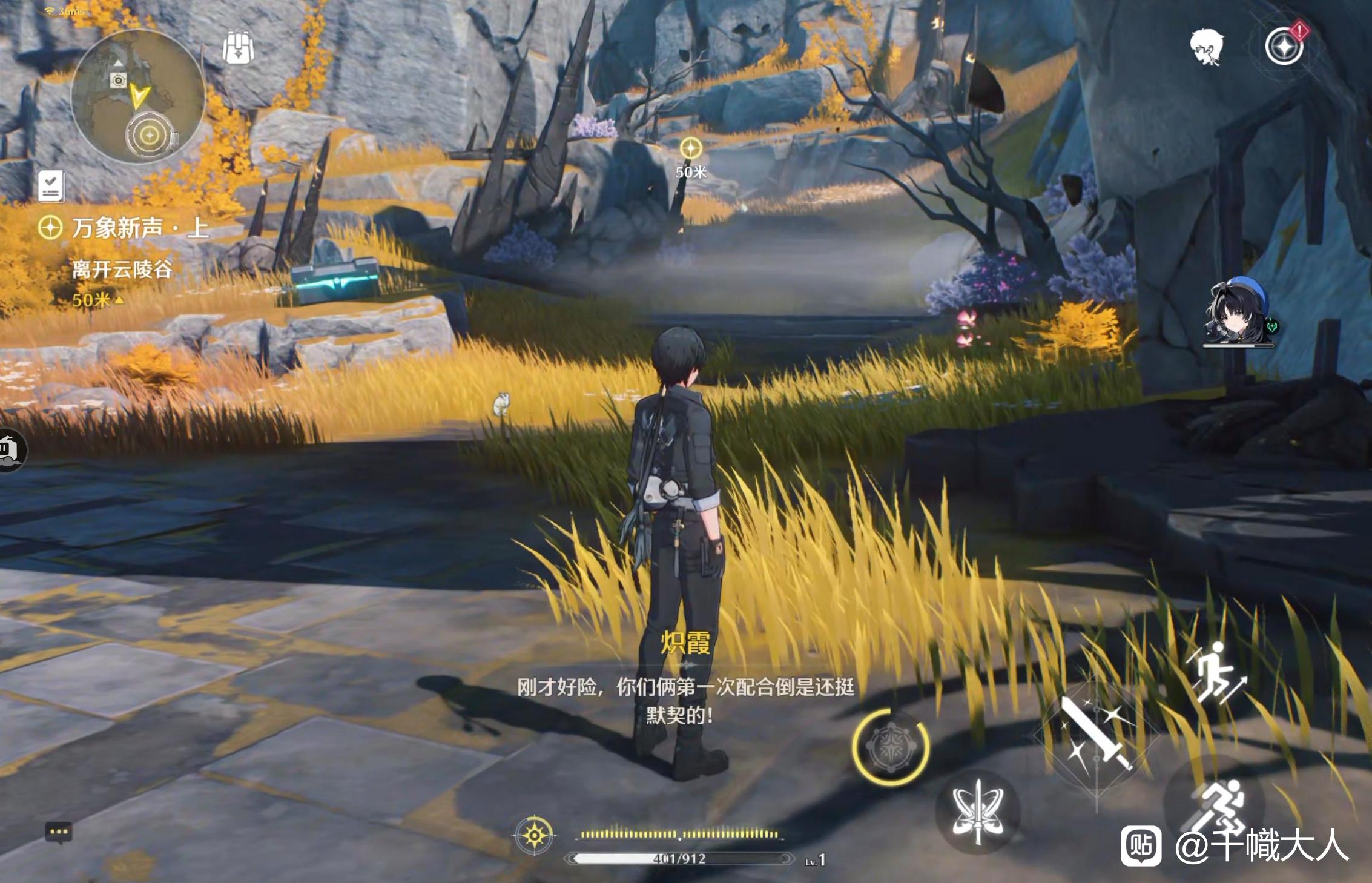Open the compass star menu with alert
The image size is (1372, 883).
pos(1284,46)
